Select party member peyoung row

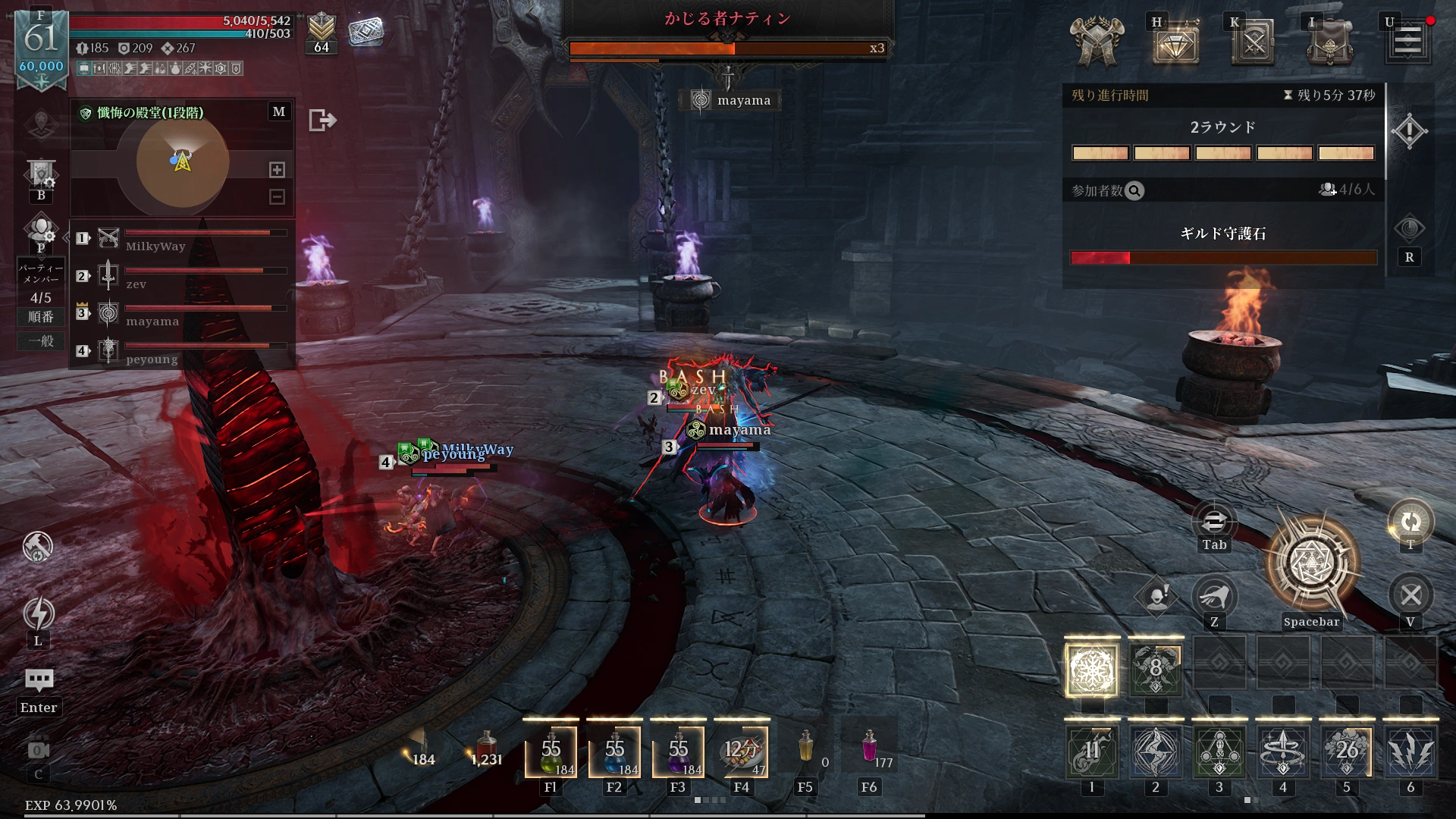(x=182, y=351)
